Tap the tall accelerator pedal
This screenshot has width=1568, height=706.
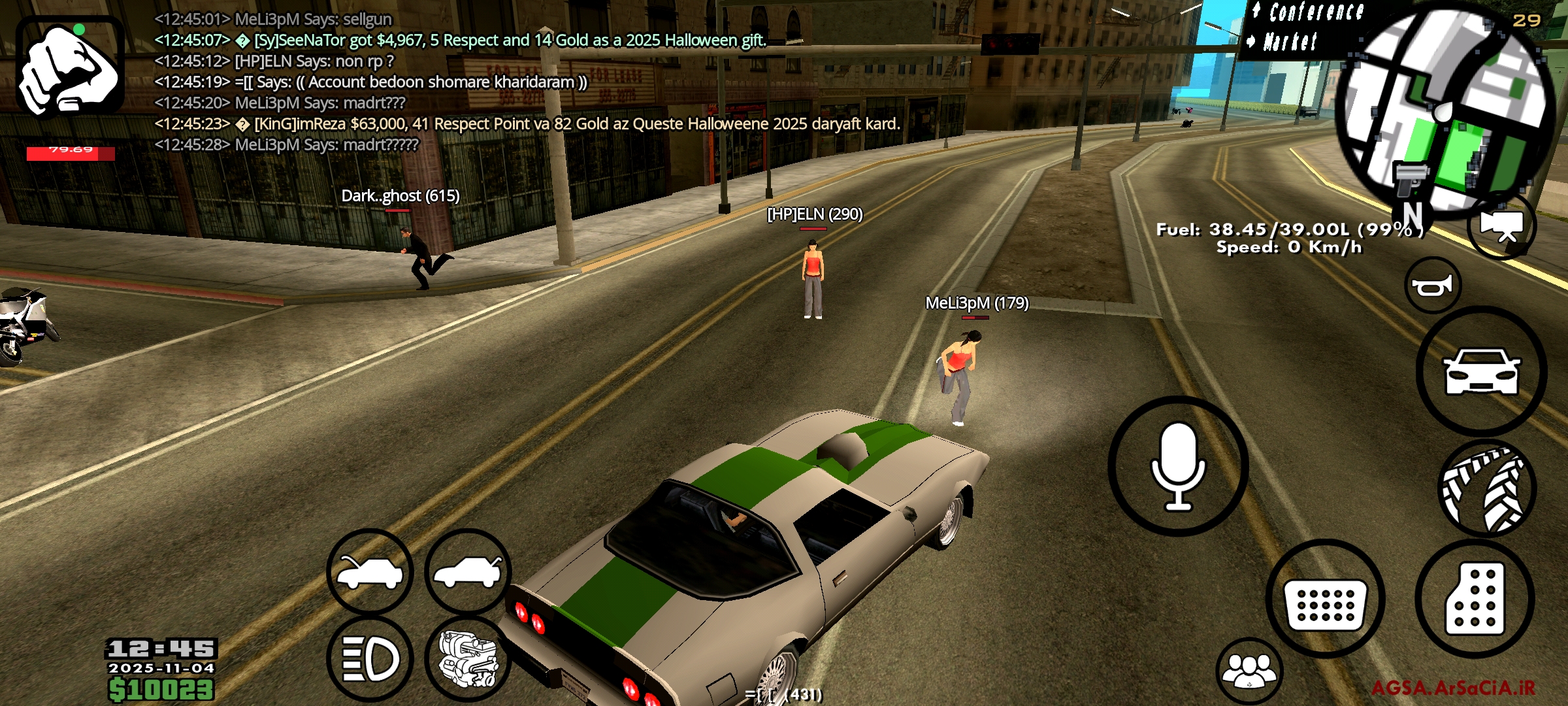click(x=1475, y=599)
